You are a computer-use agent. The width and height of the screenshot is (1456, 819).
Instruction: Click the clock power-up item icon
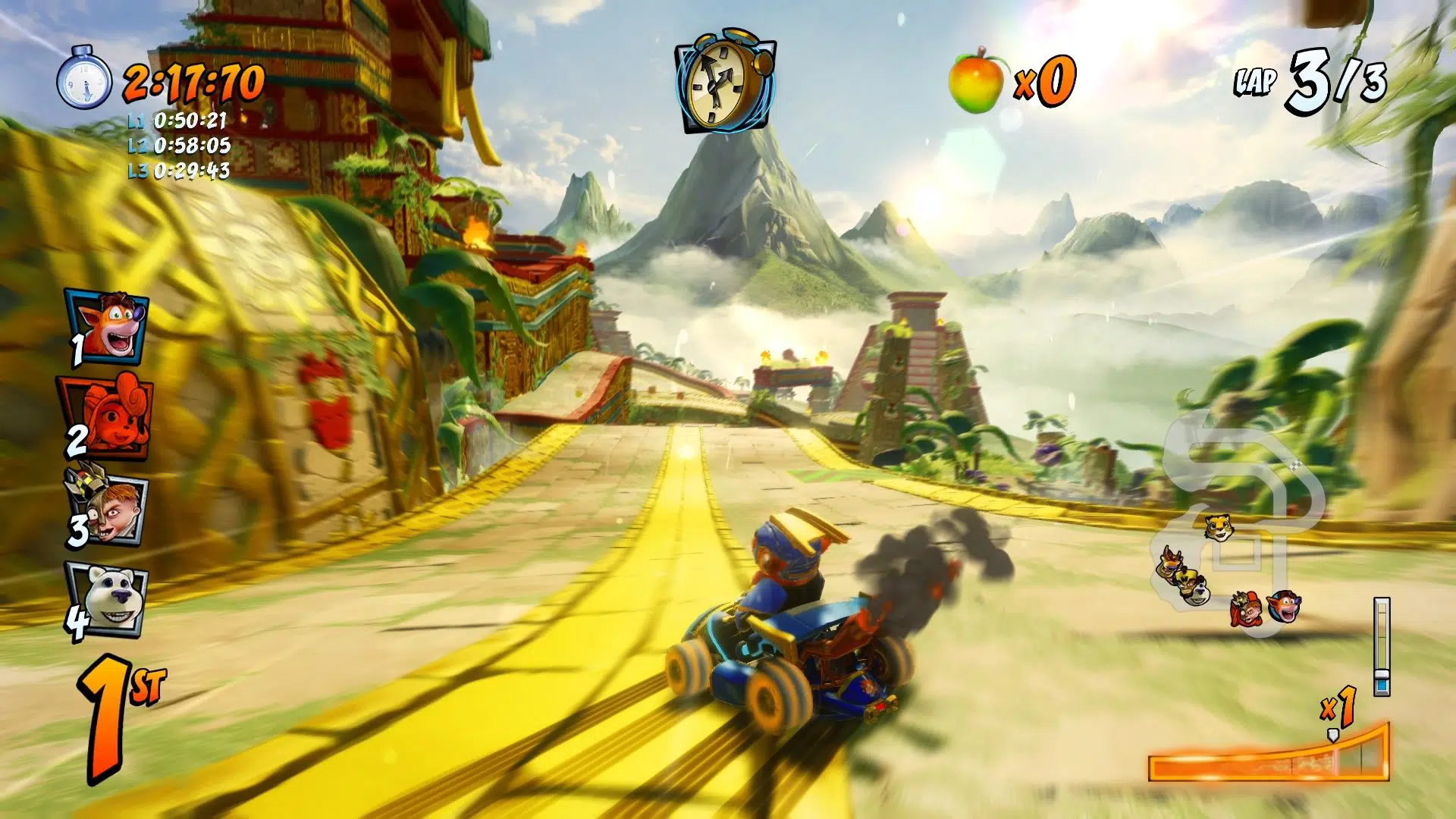click(725, 82)
